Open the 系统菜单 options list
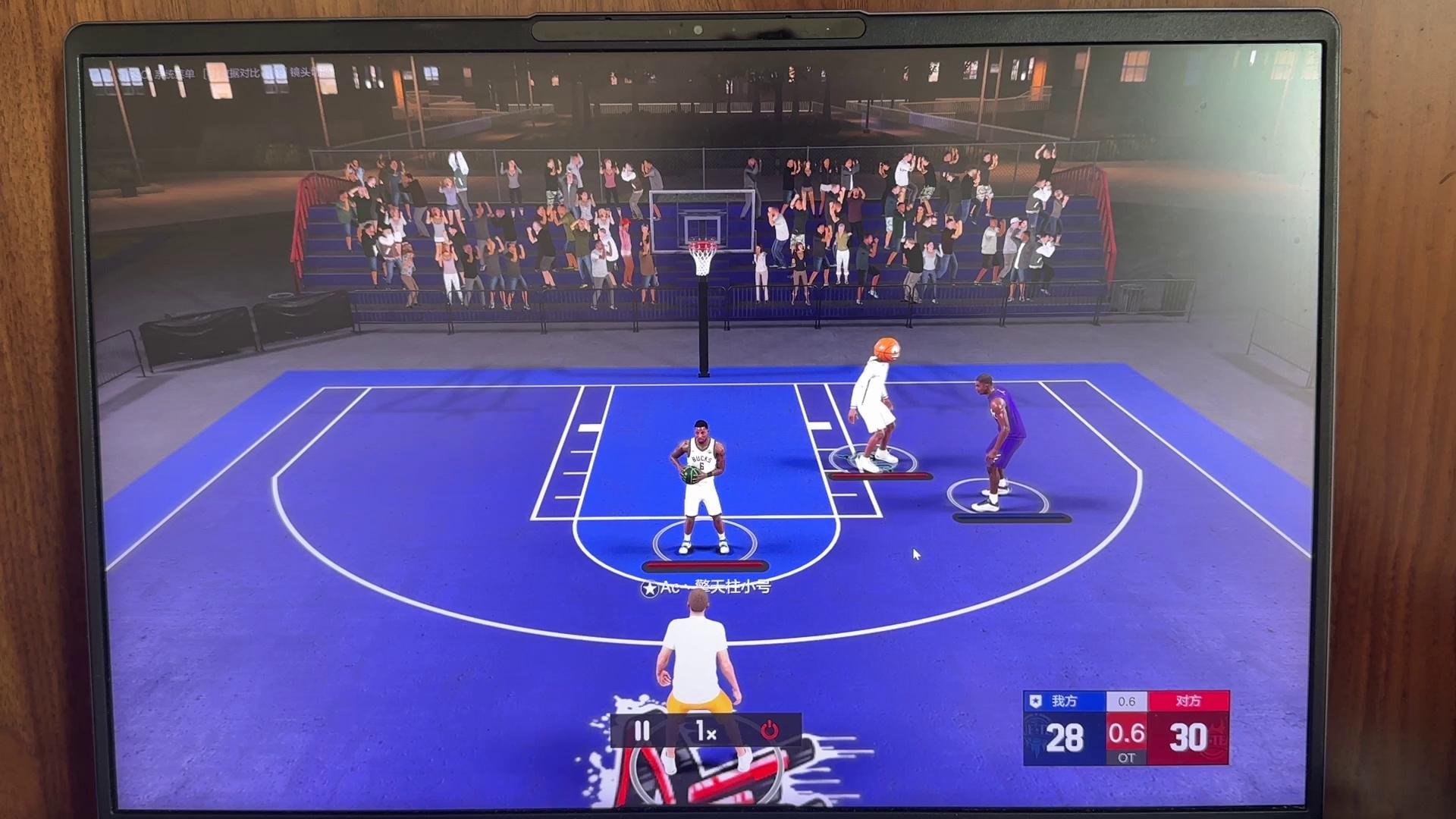 pos(173,74)
